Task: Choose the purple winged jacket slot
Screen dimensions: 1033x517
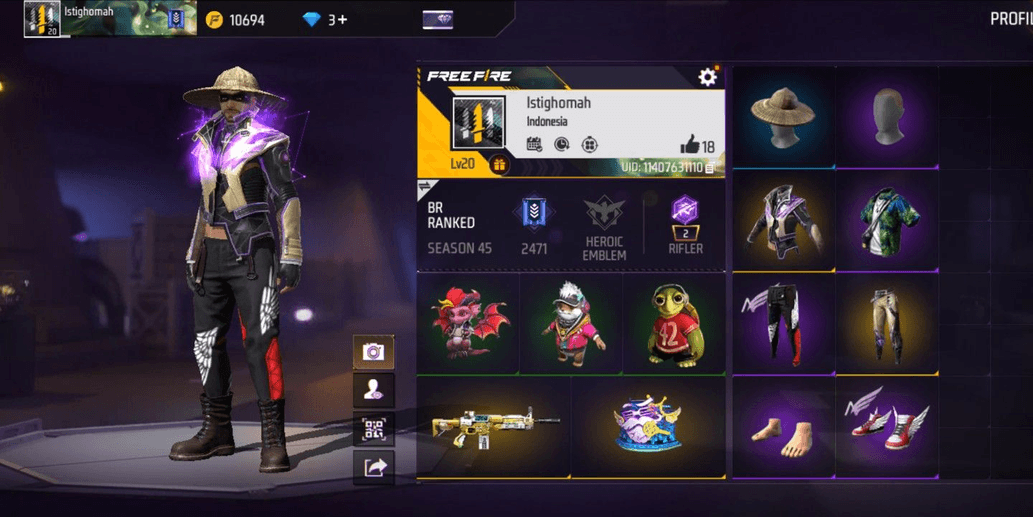Action: (x=784, y=219)
